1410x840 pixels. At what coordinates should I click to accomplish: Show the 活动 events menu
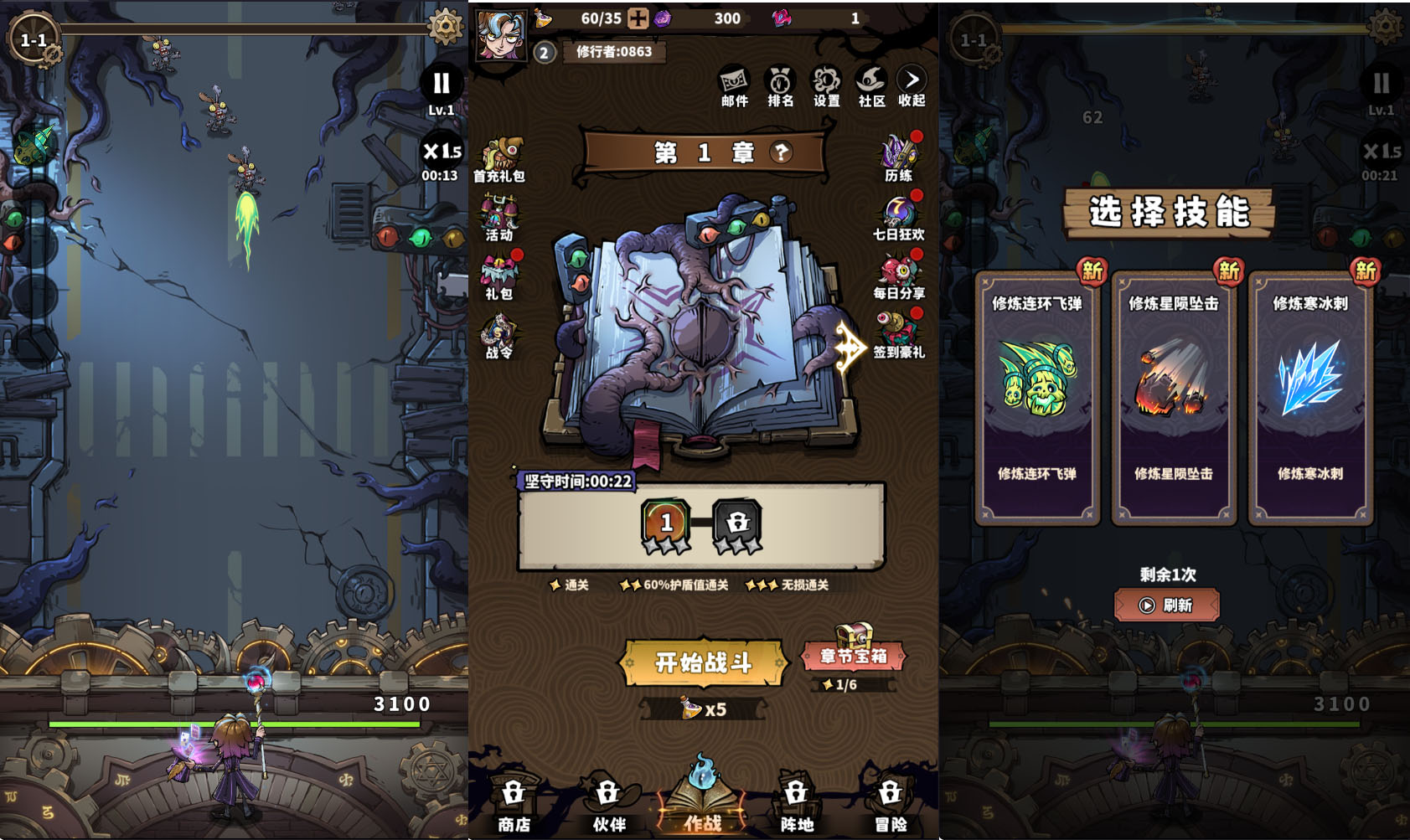click(499, 218)
